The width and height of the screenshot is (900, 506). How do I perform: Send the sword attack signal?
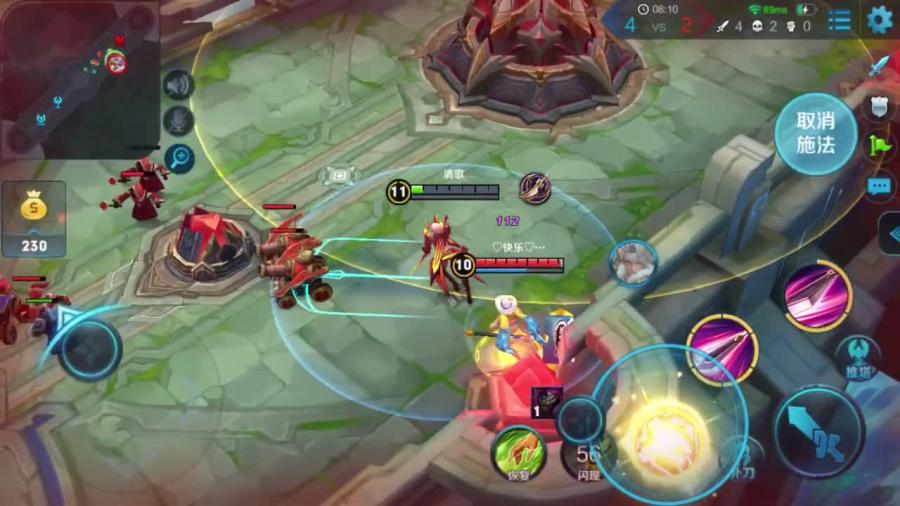click(x=878, y=66)
